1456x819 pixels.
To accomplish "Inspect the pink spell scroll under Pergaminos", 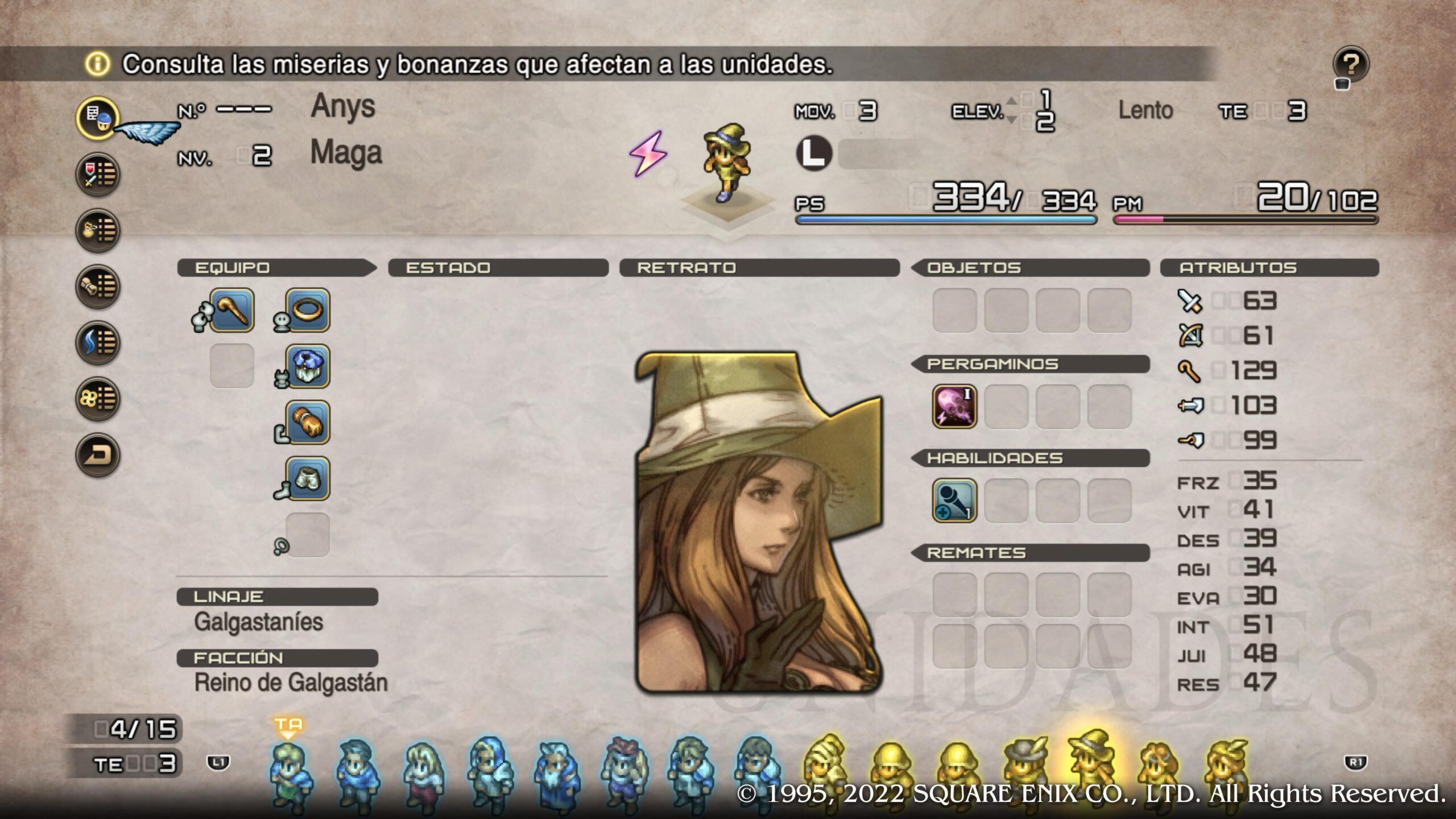I will pyautogui.click(x=954, y=407).
